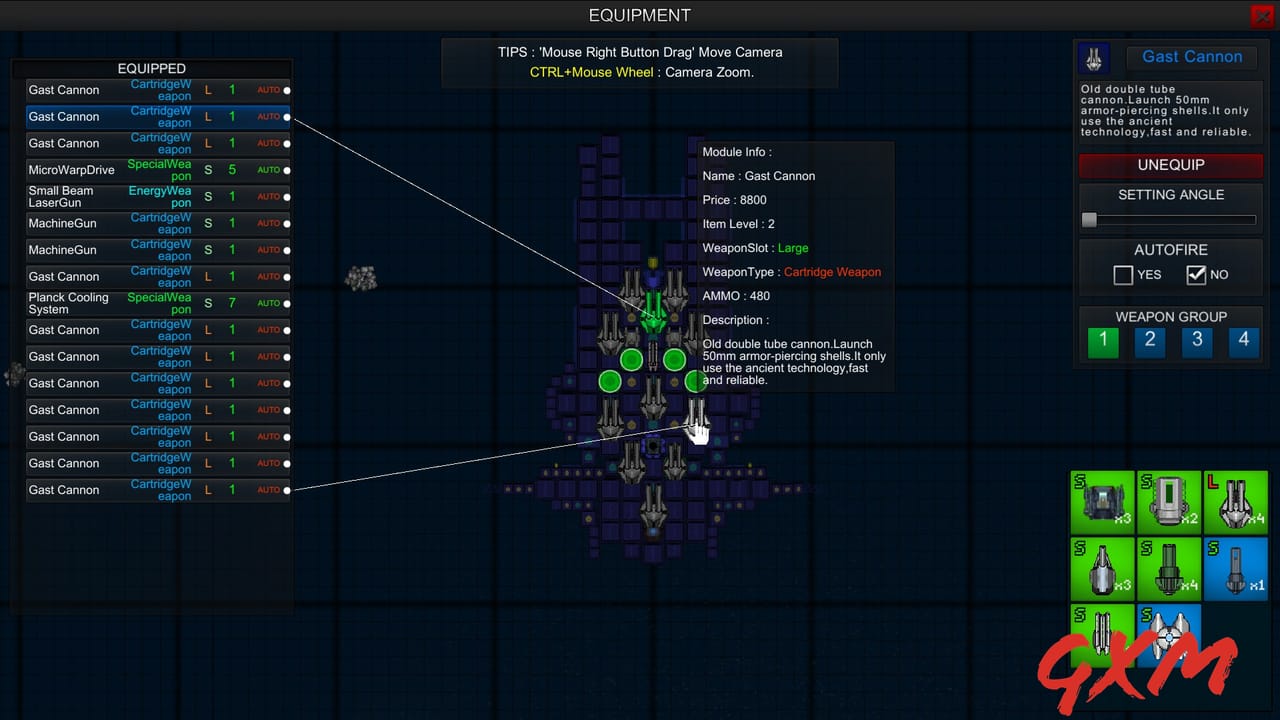Enable AUTOFIRE by checking YES

click(1123, 274)
